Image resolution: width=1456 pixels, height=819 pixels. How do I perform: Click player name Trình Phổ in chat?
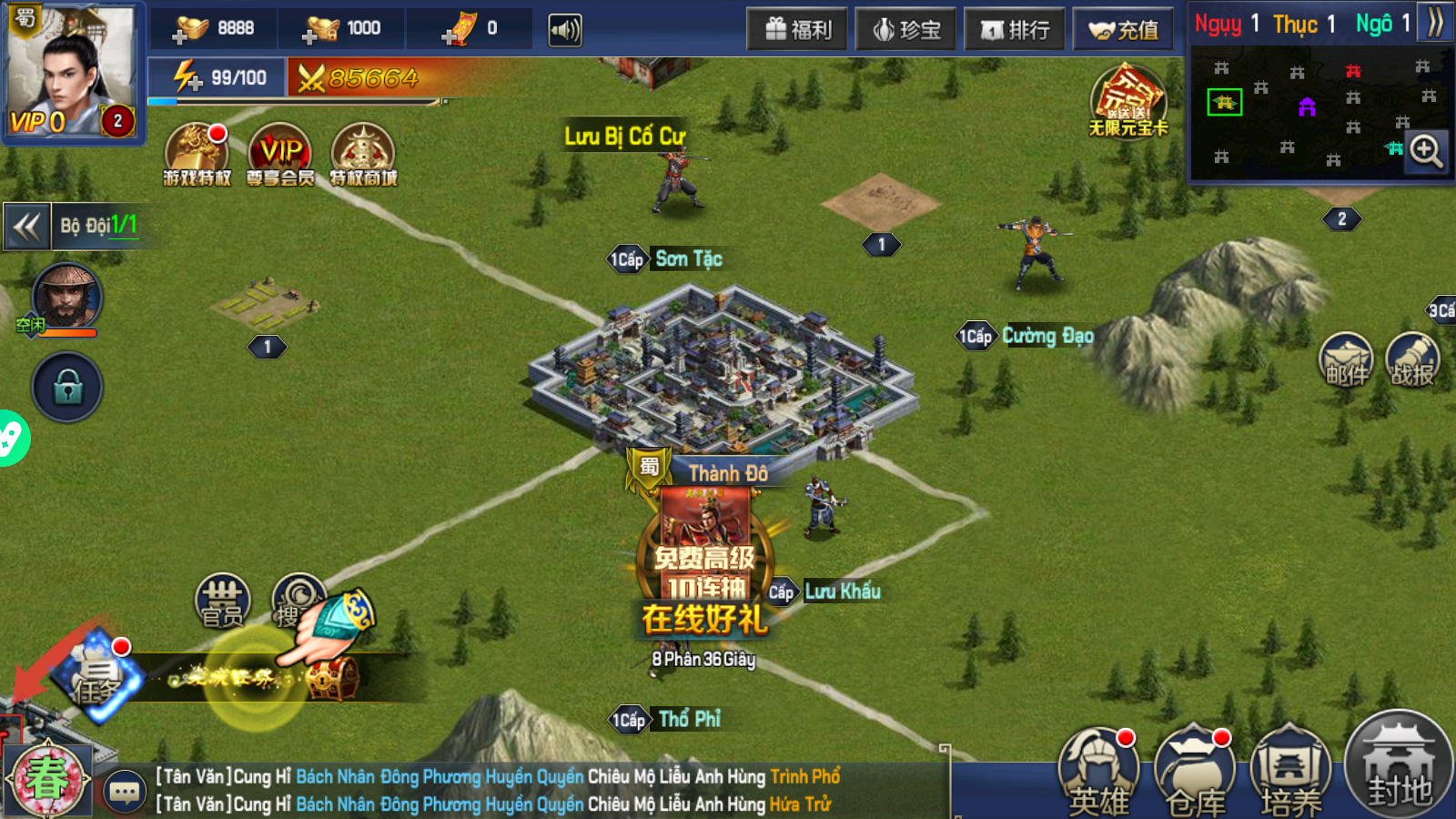point(807,777)
